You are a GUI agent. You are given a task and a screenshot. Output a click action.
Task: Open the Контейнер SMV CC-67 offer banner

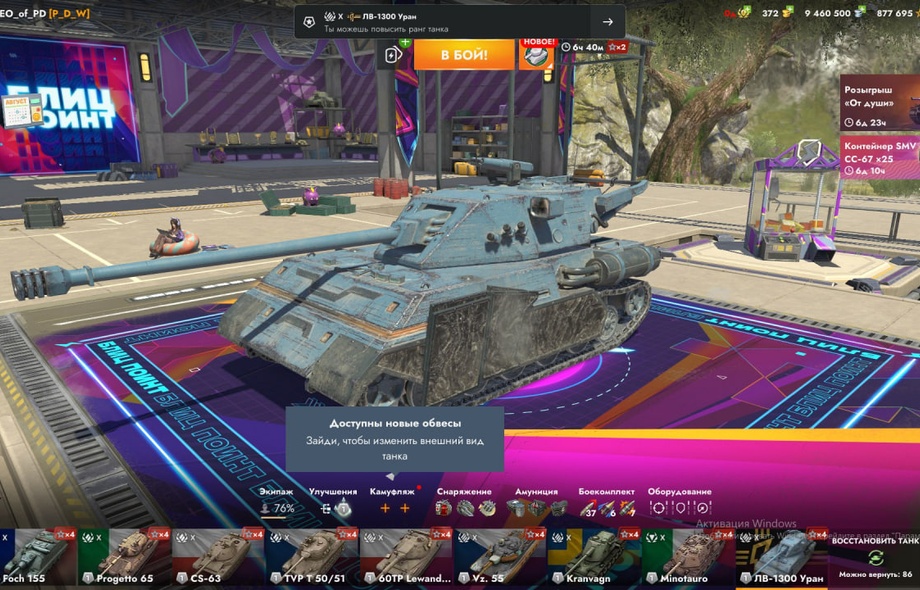tap(879, 158)
